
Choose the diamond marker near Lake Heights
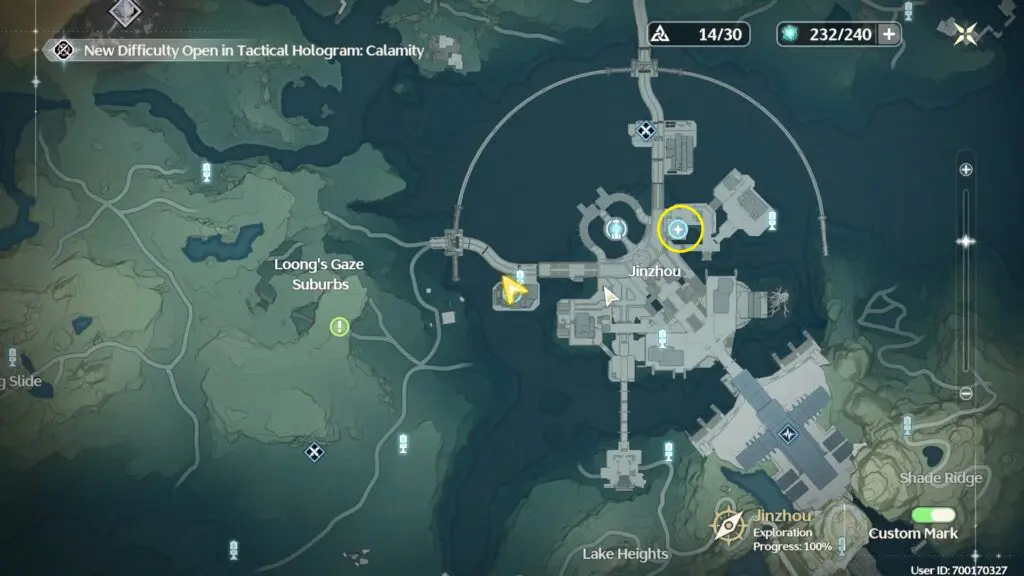[315, 452]
